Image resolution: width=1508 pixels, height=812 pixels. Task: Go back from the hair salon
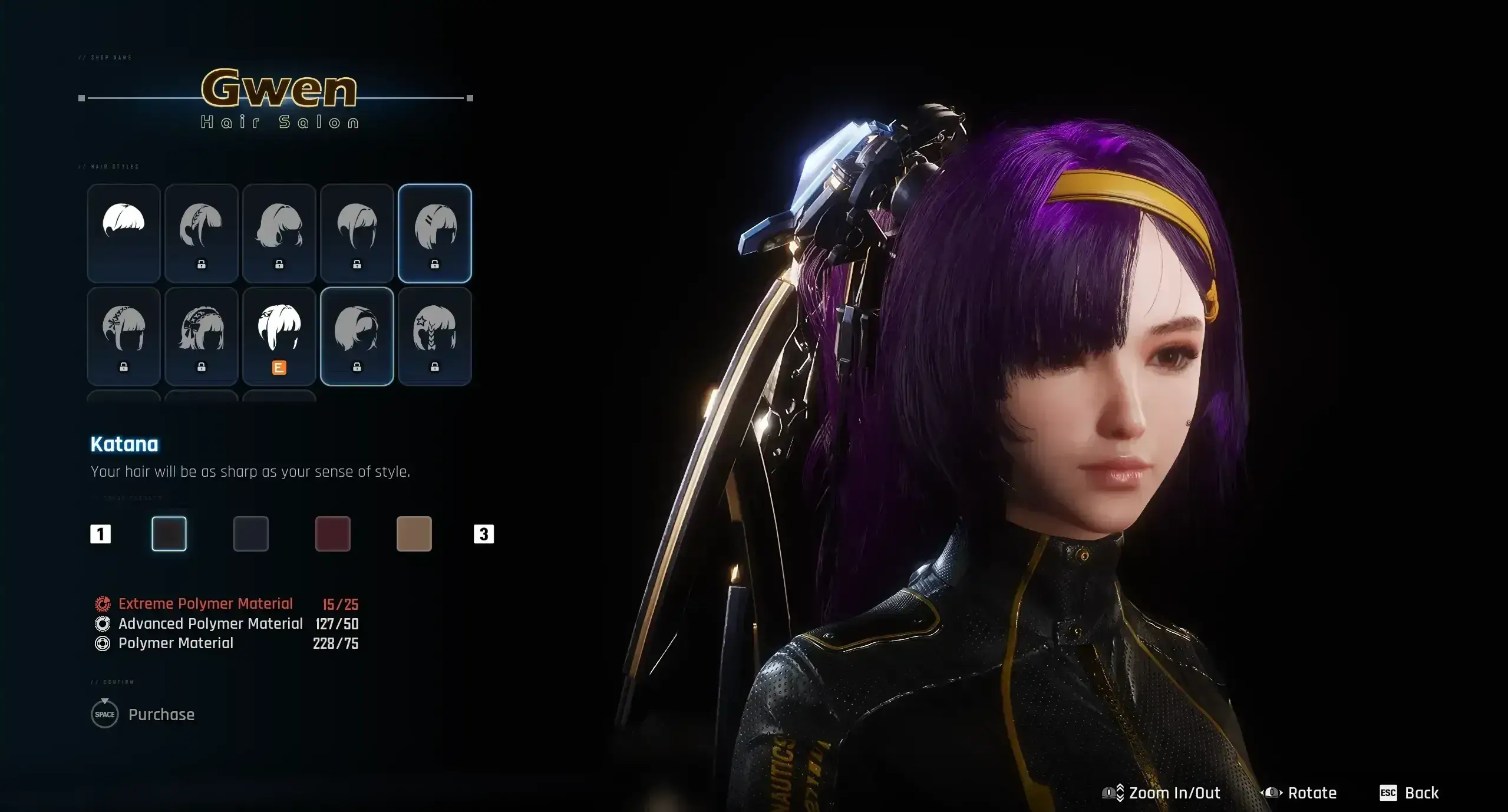tap(1410, 793)
